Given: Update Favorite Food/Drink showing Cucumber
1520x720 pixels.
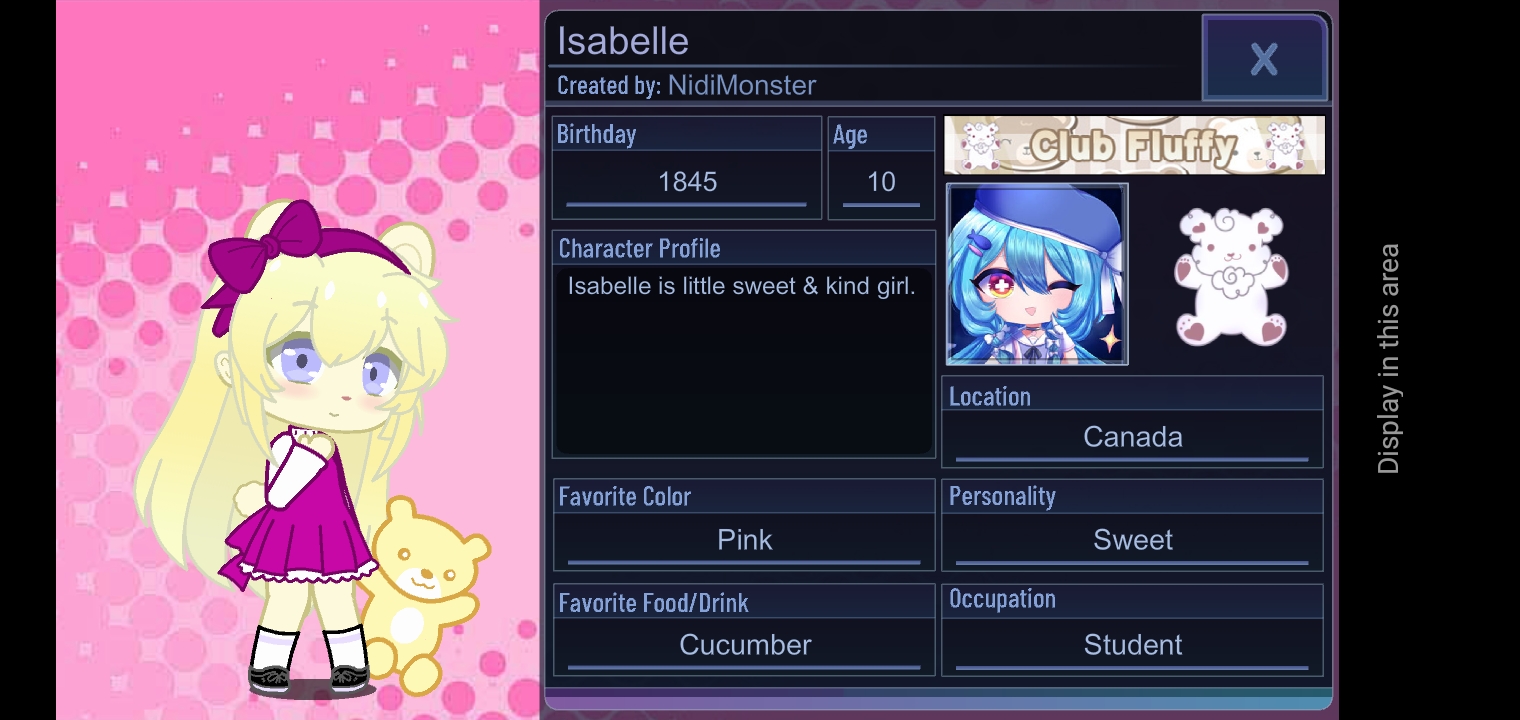Looking at the screenshot, I should pyautogui.click(x=743, y=645).
